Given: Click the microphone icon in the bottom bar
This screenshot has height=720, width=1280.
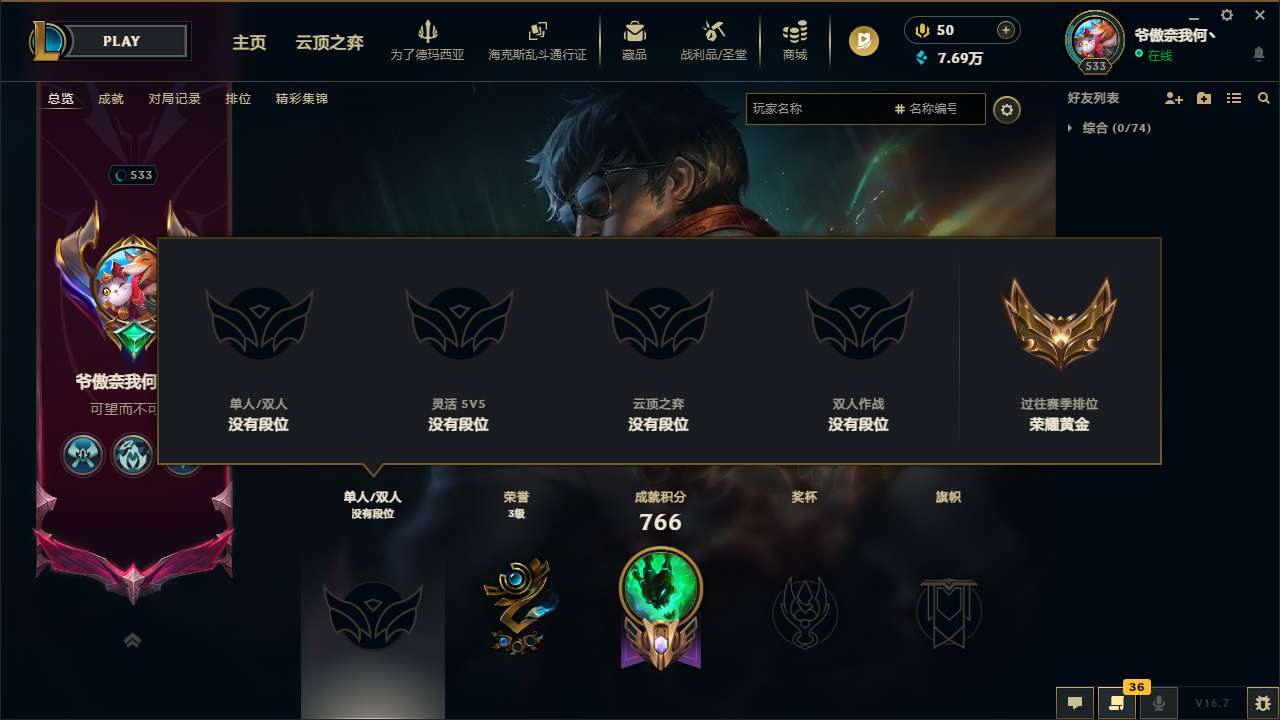Looking at the screenshot, I should click(1160, 703).
